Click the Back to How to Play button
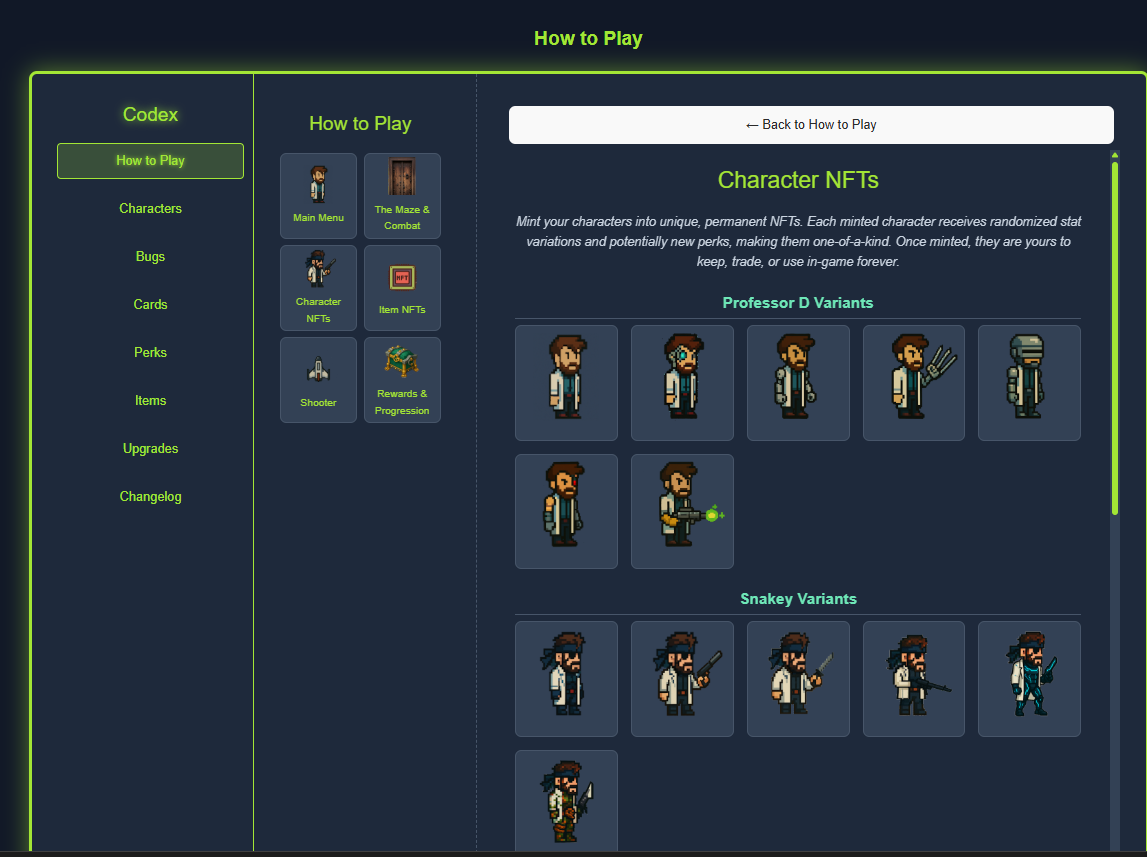1147x857 pixels. (x=810, y=125)
